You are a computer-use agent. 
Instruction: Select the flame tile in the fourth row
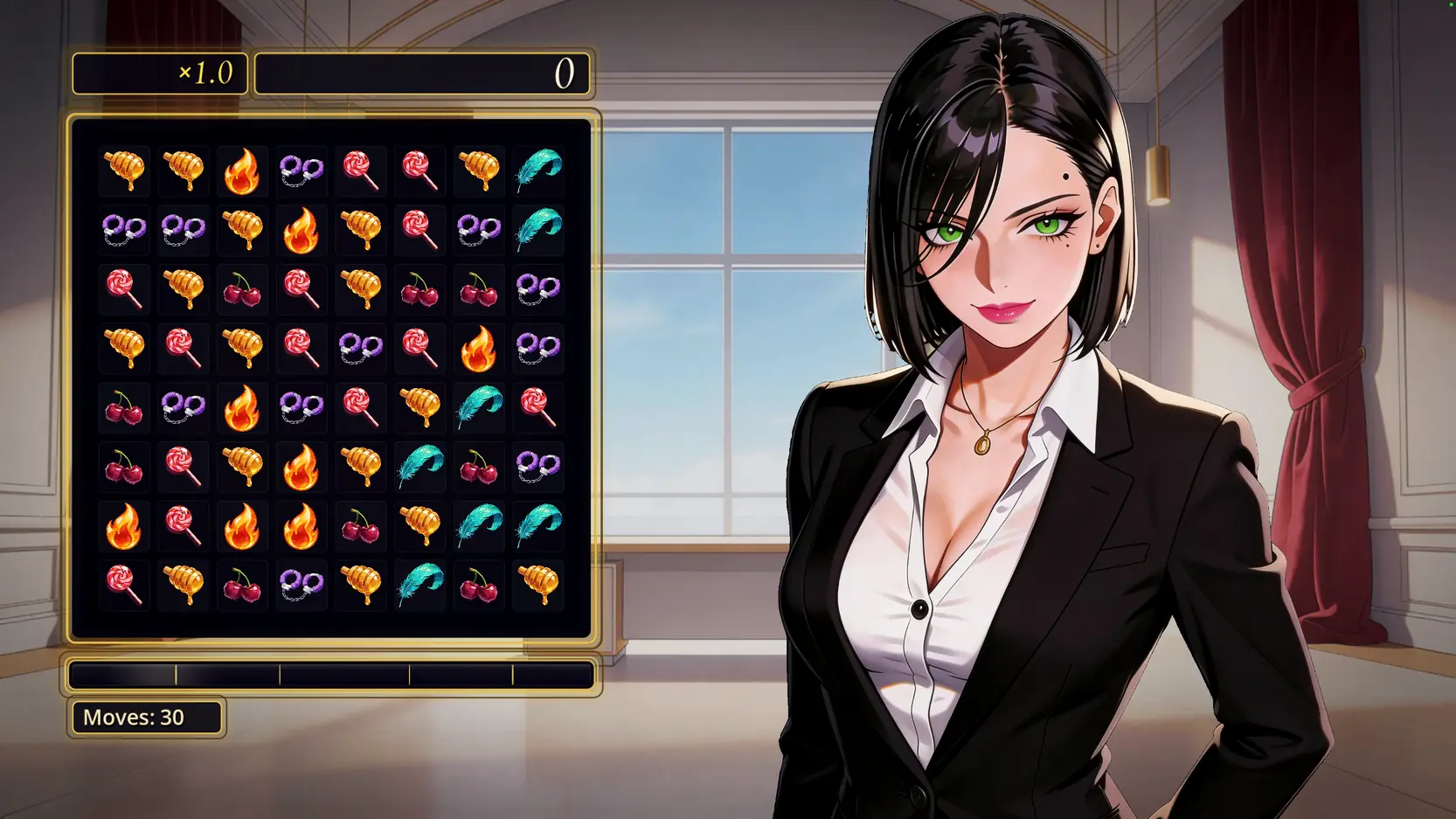[x=479, y=348]
